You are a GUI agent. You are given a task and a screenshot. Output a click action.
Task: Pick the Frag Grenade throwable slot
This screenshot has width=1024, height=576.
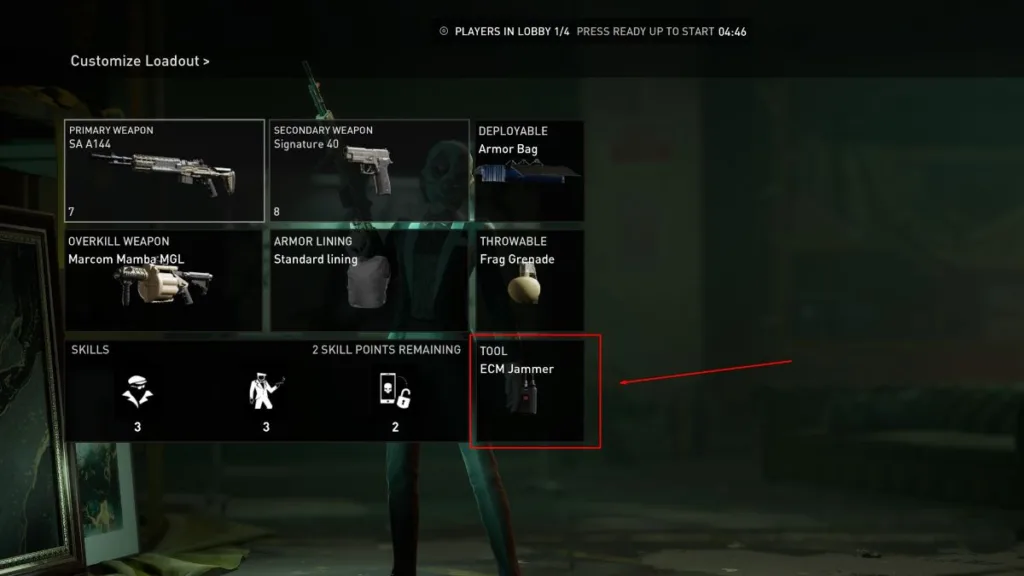tap(528, 281)
